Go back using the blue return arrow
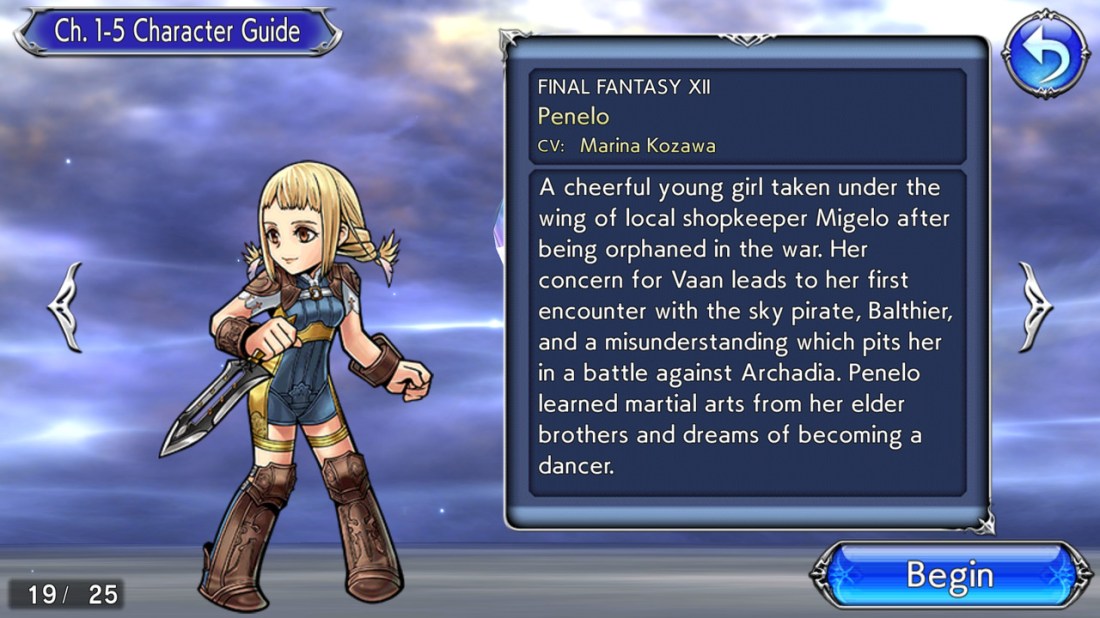Viewport: 1100px width, 618px height. 1045,54
